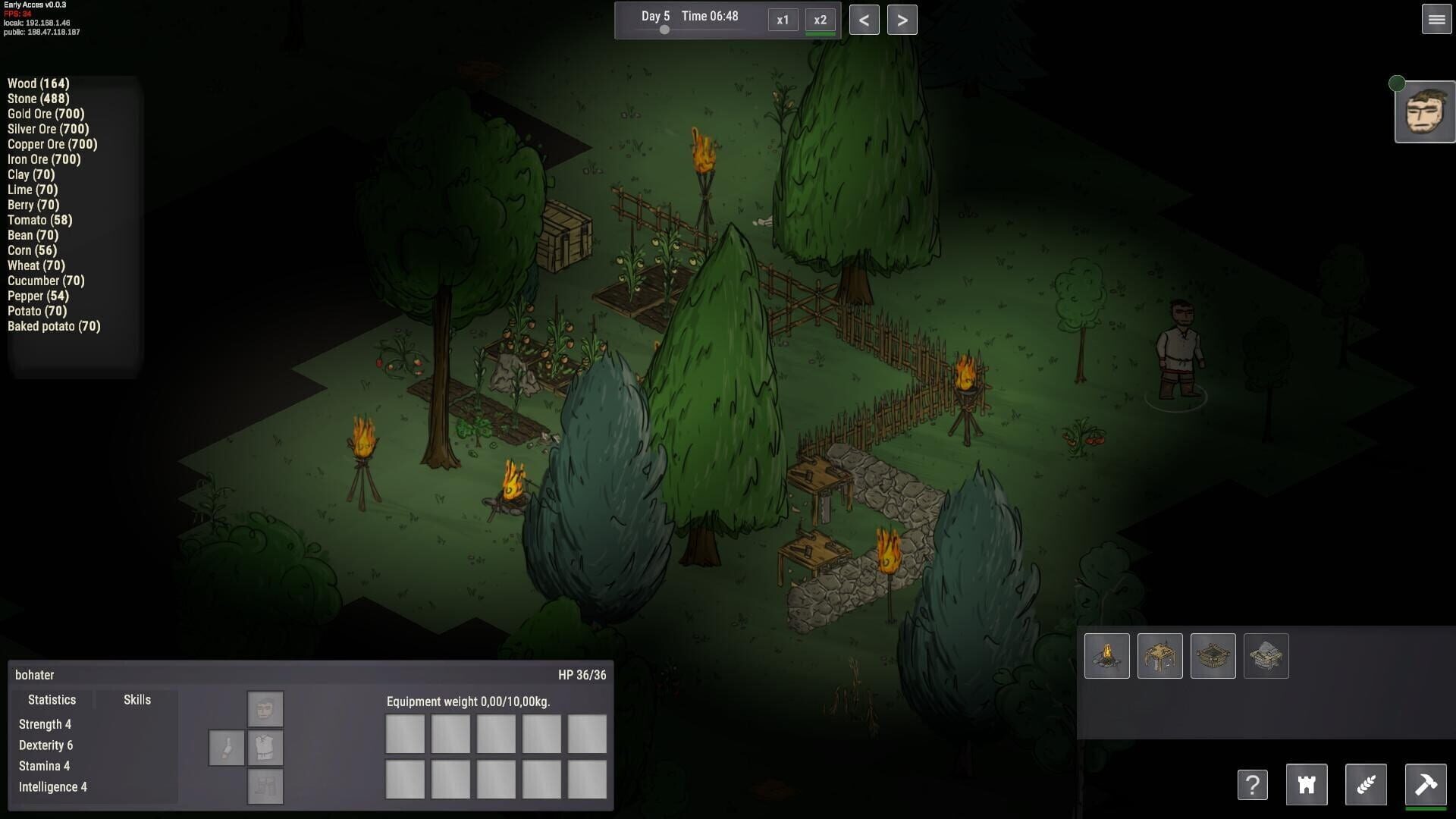
Task: Click the left arrow next to time bar
Action: (x=864, y=20)
